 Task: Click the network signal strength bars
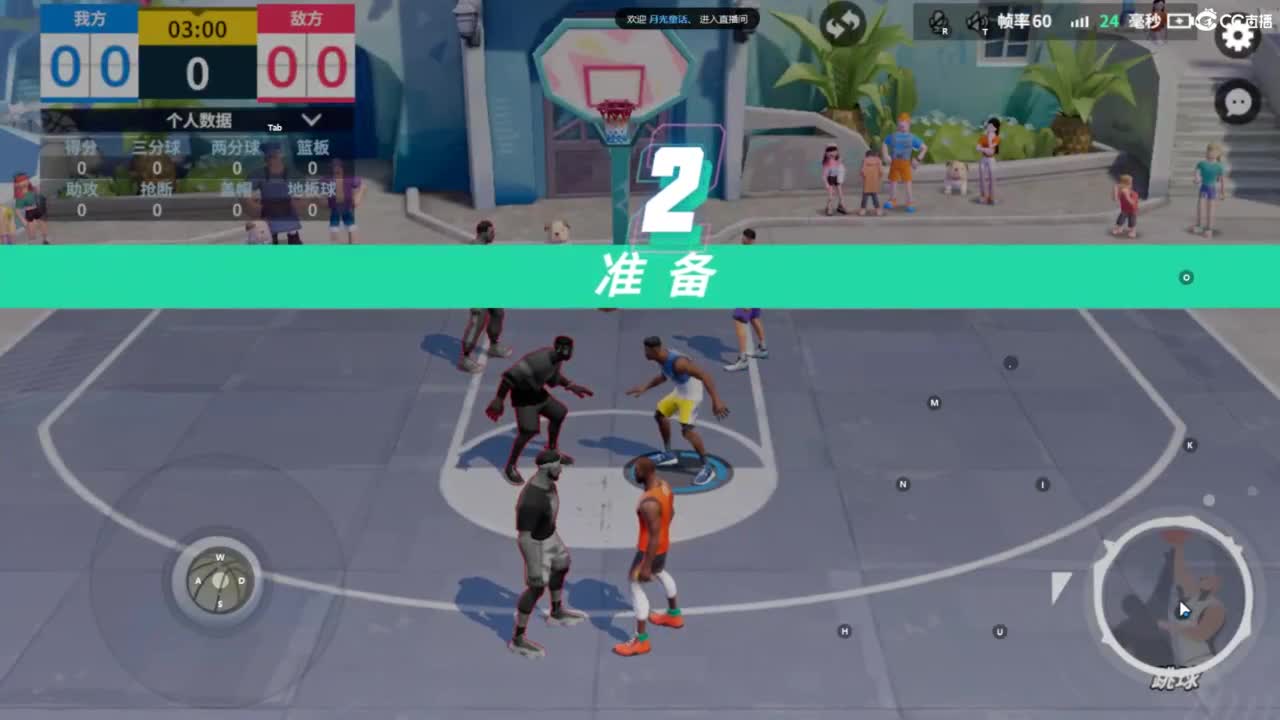[x=1080, y=21]
